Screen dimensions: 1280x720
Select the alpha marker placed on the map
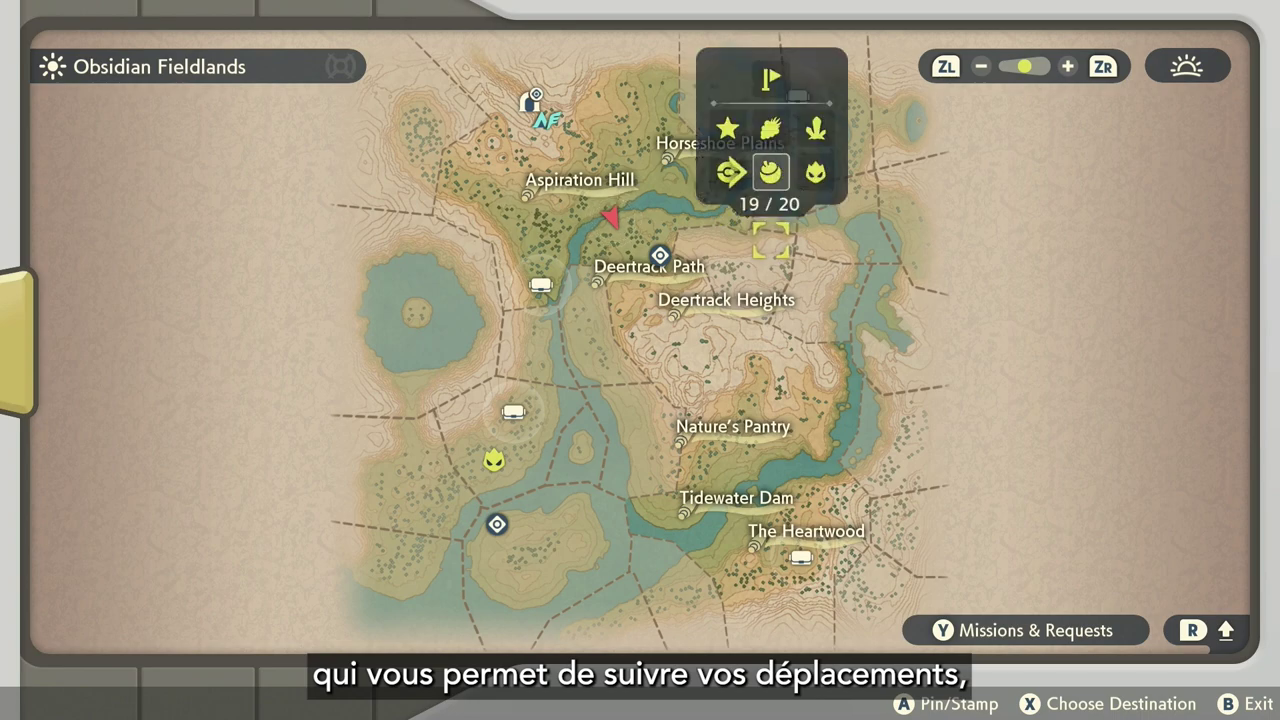[493, 460]
